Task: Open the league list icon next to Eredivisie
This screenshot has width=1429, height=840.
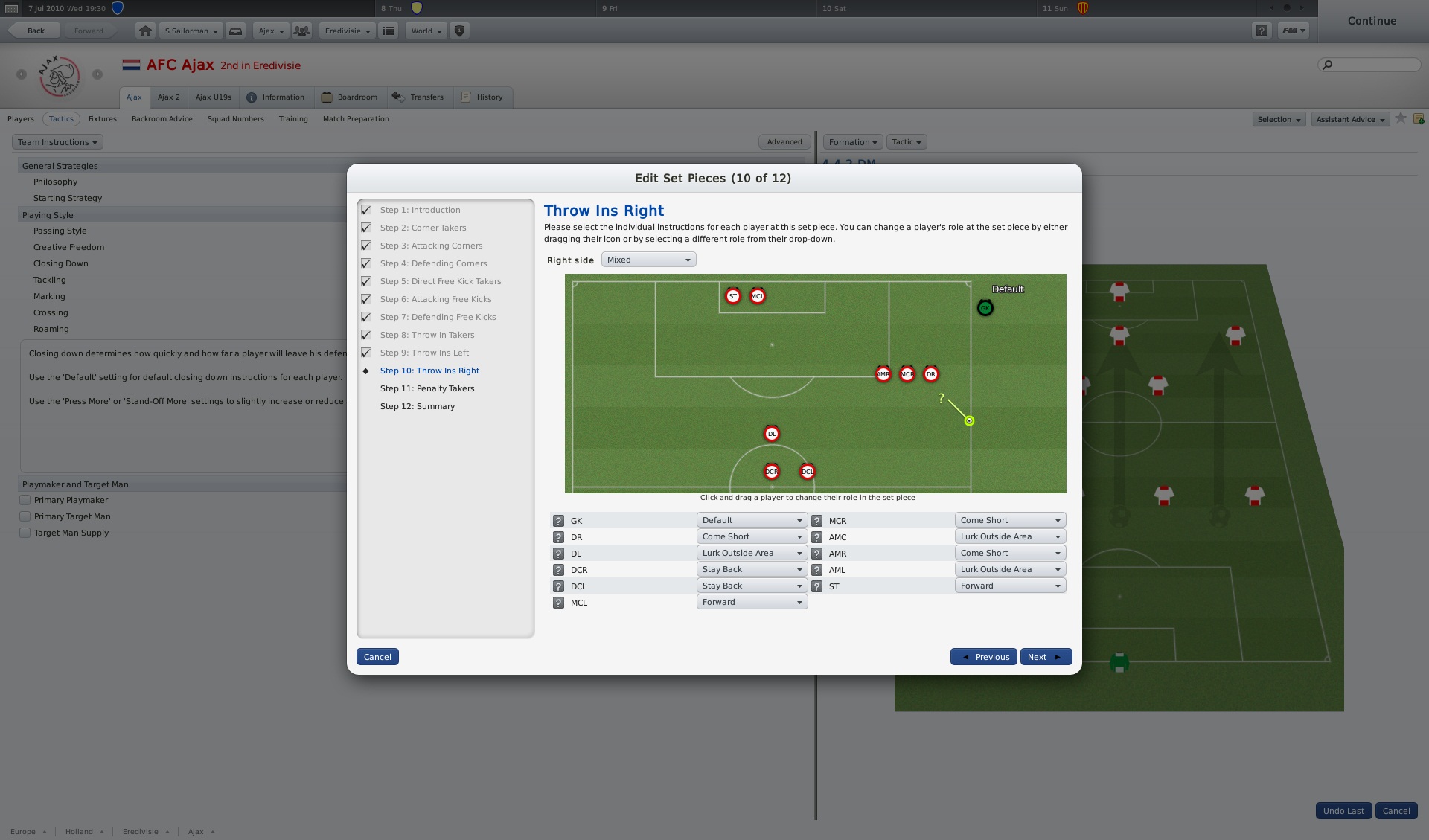Action: pyautogui.click(x=388, y=31)
